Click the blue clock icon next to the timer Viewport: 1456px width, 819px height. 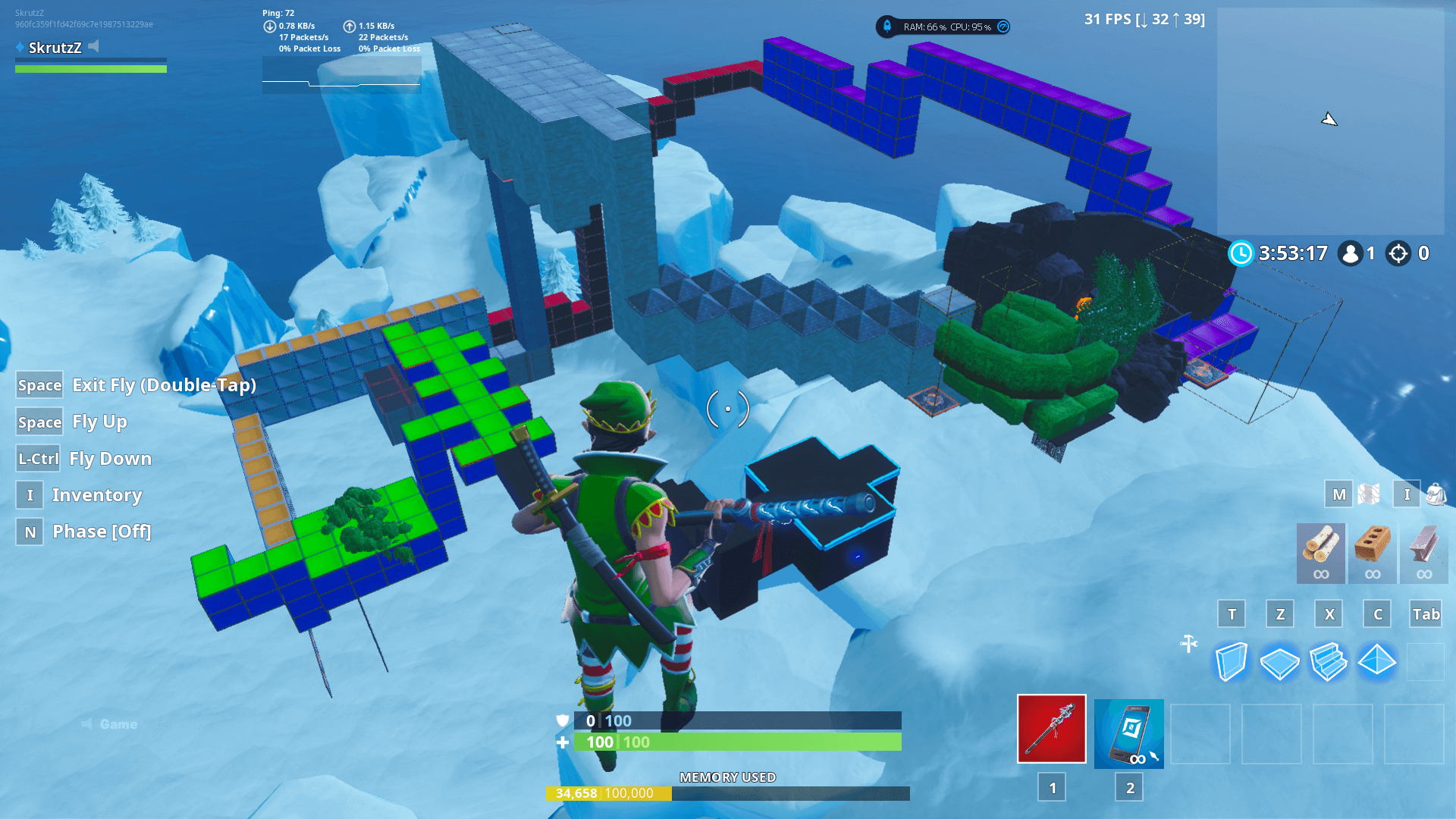1241,253
